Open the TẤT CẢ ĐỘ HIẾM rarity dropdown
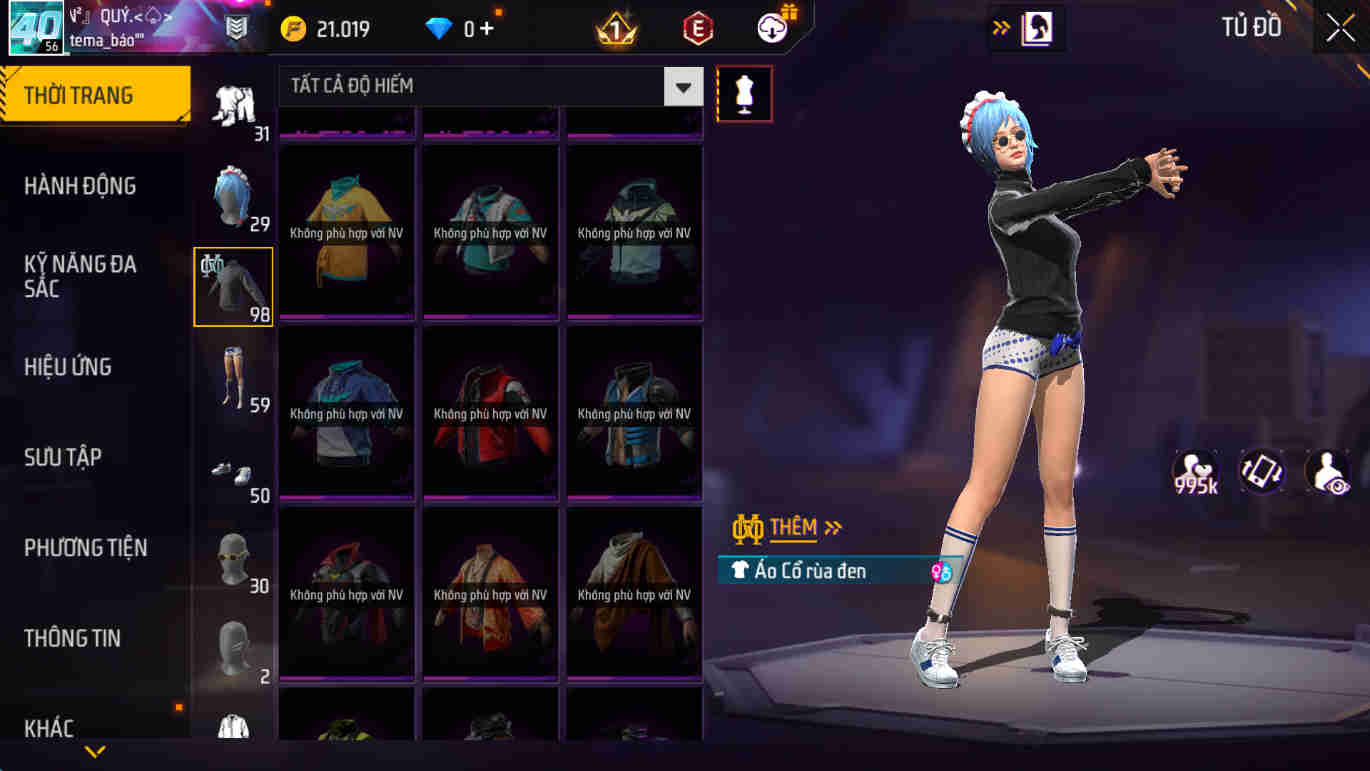 [682, 87]
